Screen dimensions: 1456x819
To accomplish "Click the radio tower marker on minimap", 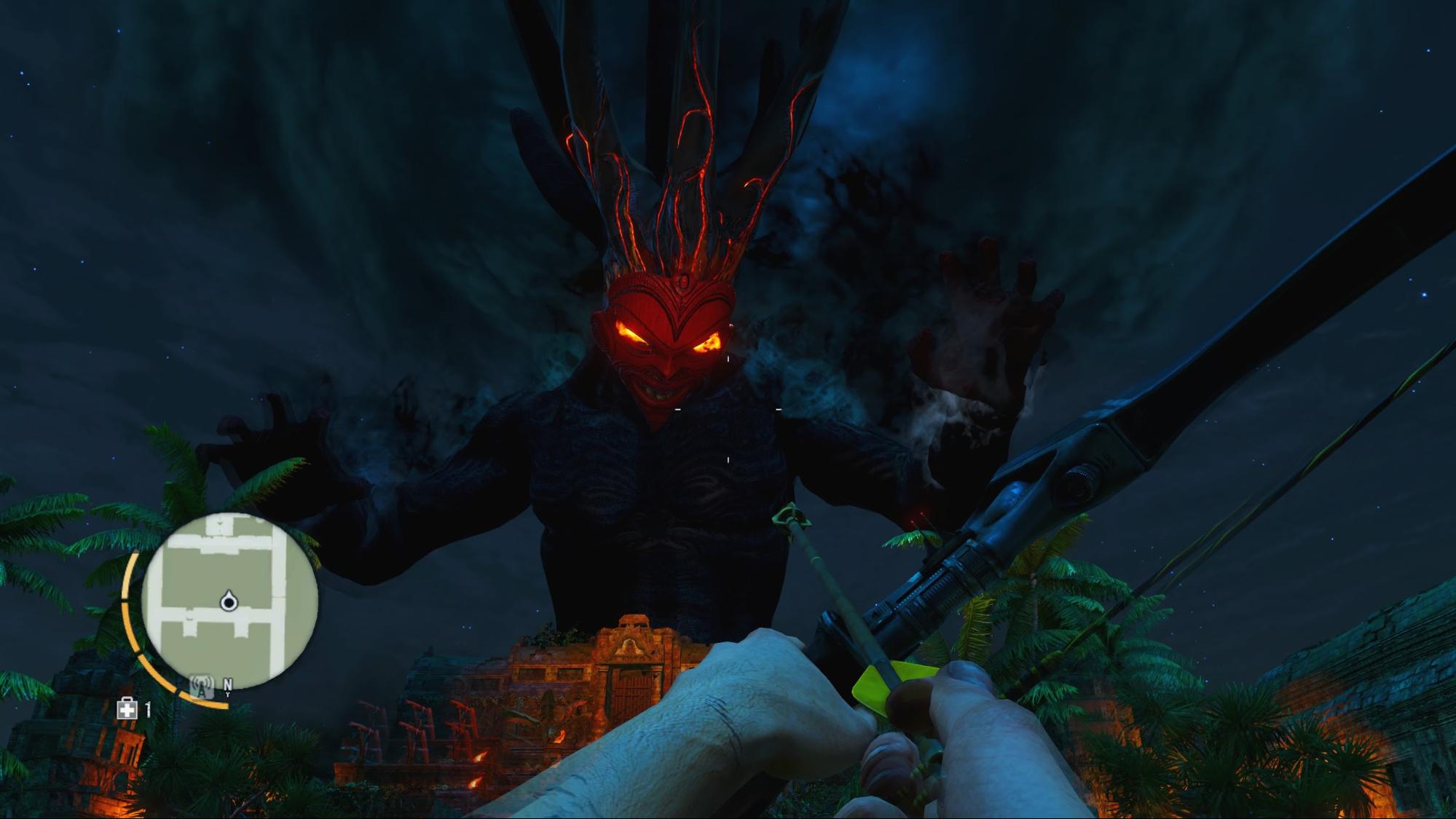I will point(201,686).
